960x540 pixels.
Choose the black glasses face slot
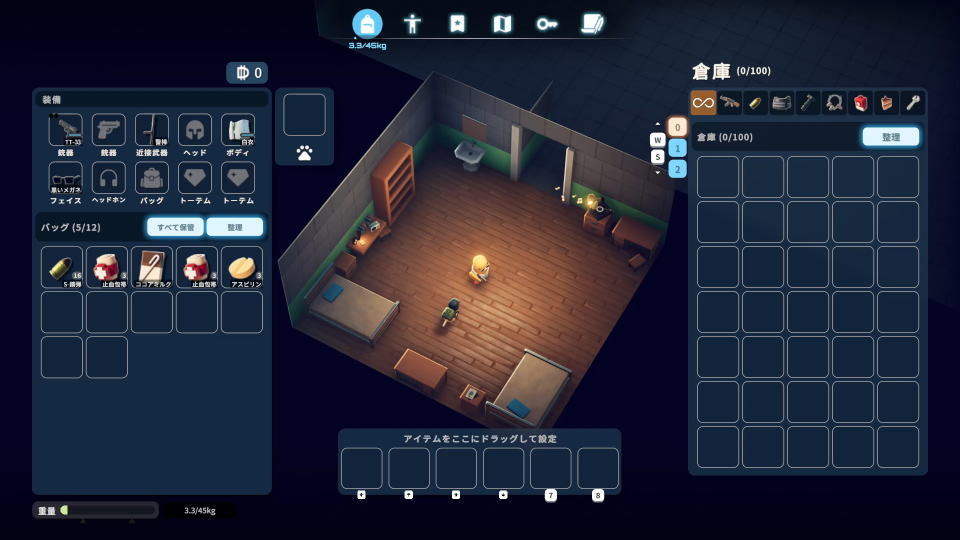[66, 179]
